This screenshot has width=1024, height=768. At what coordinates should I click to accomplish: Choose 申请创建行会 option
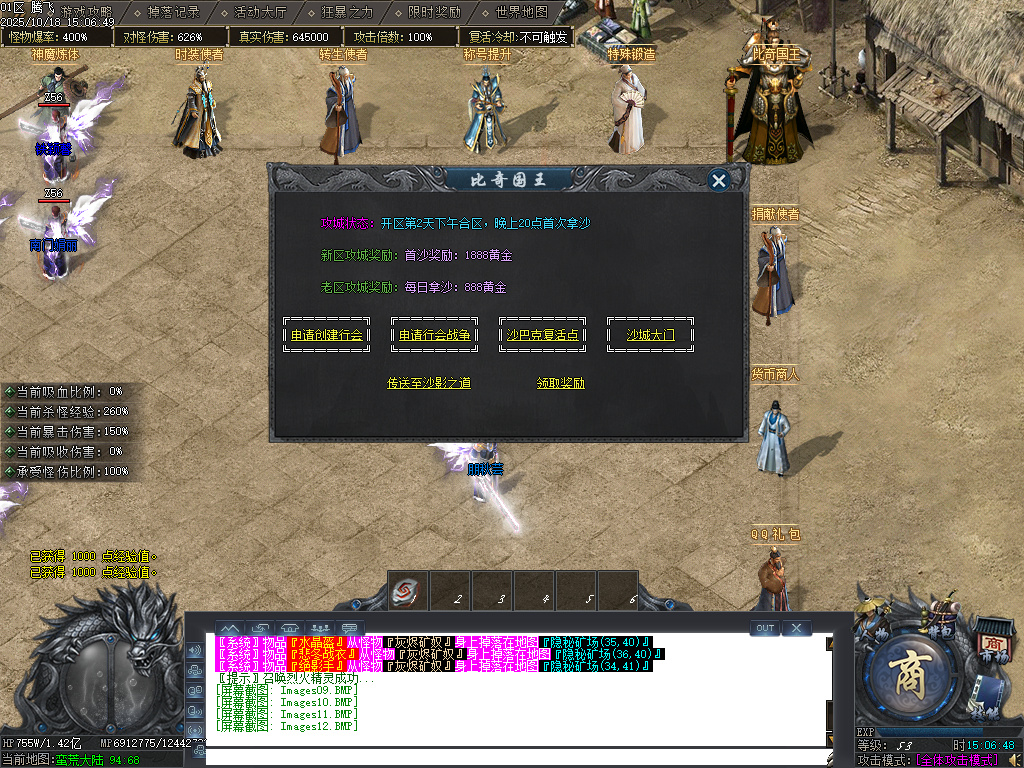click(x=327, y=335)
